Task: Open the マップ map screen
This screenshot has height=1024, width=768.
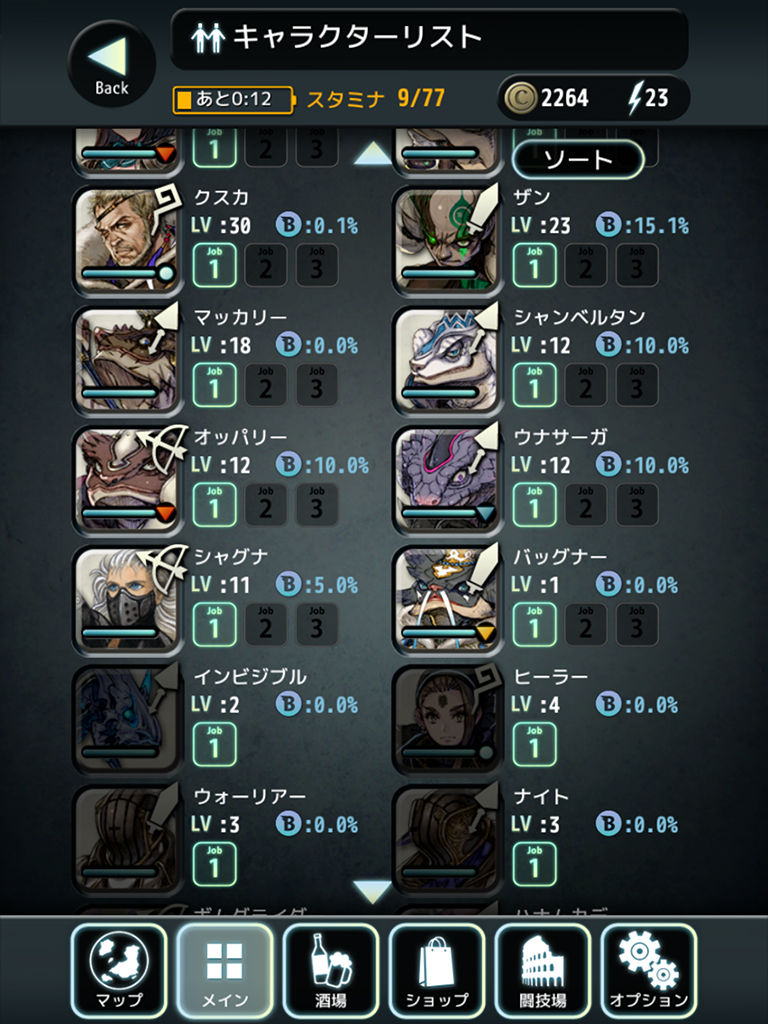Action: (x=120, y=970)
